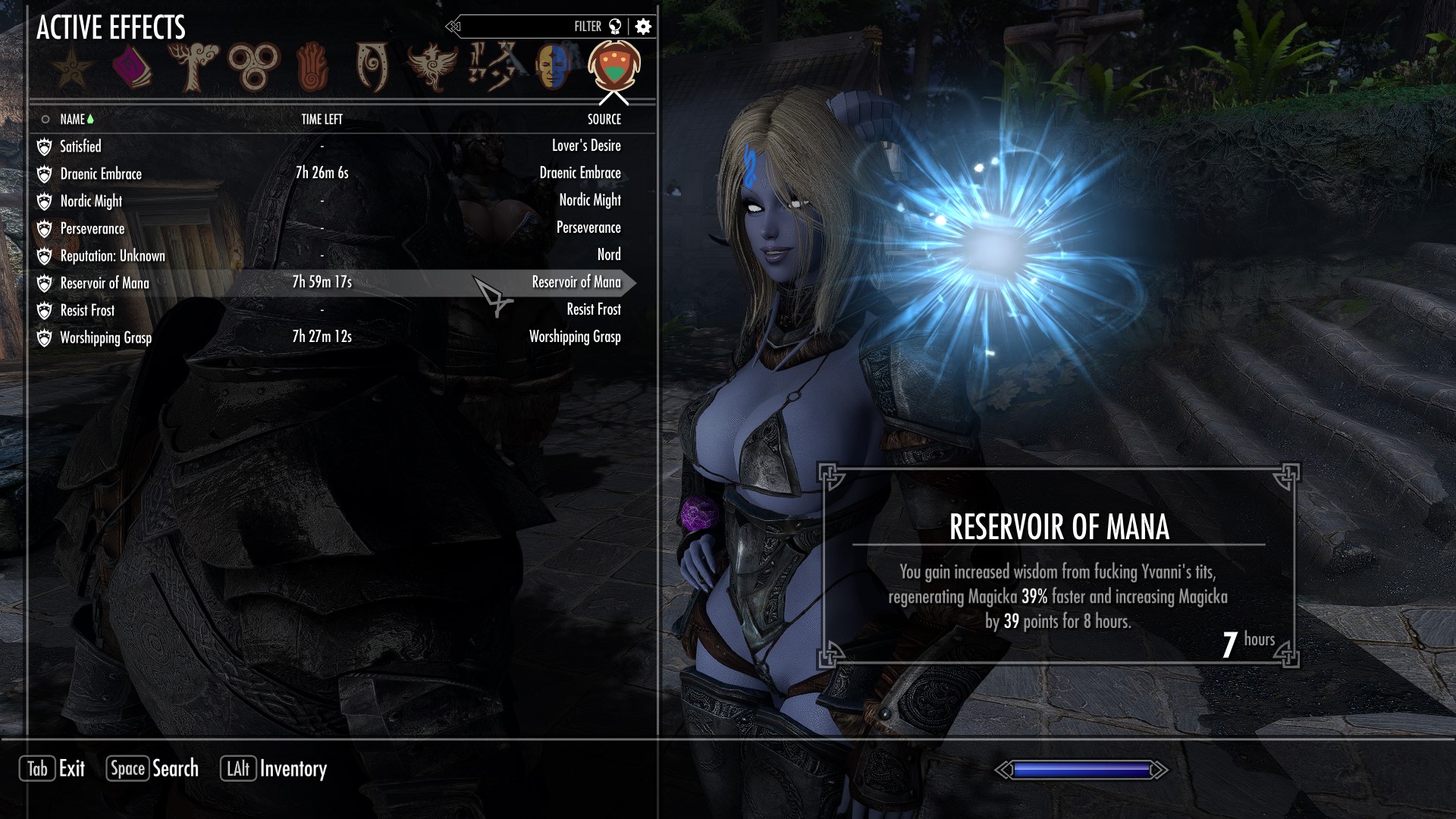Open the Conjuration Oblivion-symbol category
Viewport: 1456px width, 819px height.
tap(372, 67)
